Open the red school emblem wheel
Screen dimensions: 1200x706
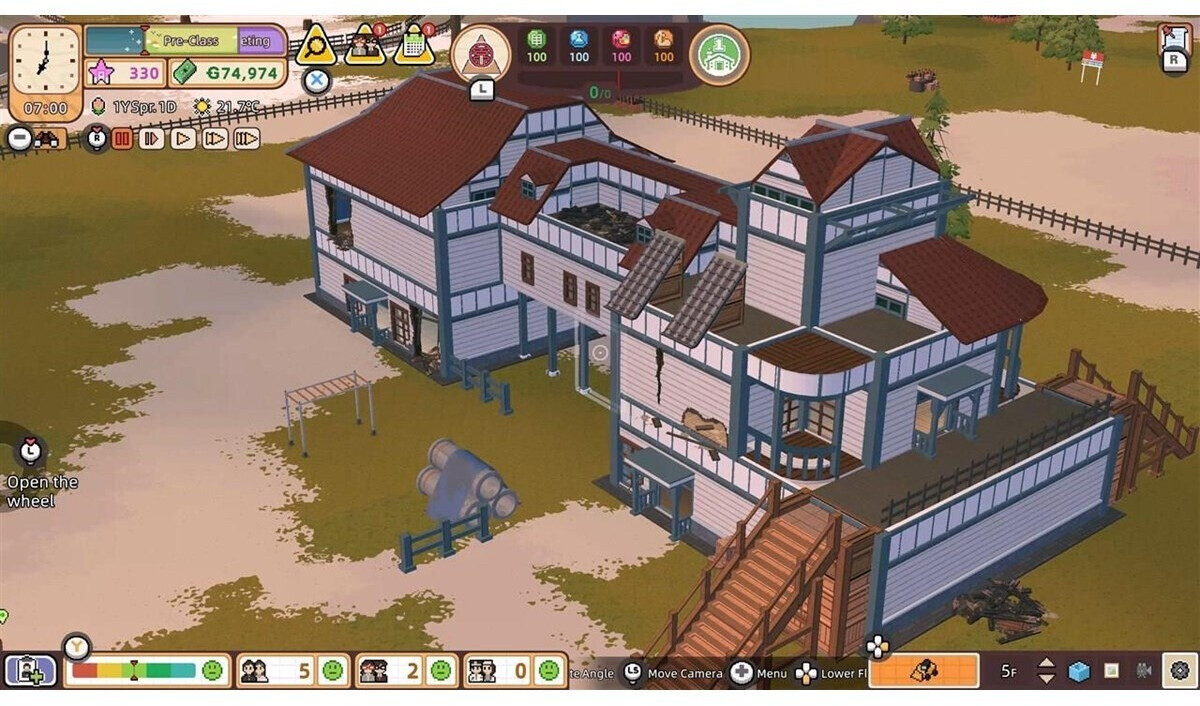pyautogui.click(x=481, y=53)
